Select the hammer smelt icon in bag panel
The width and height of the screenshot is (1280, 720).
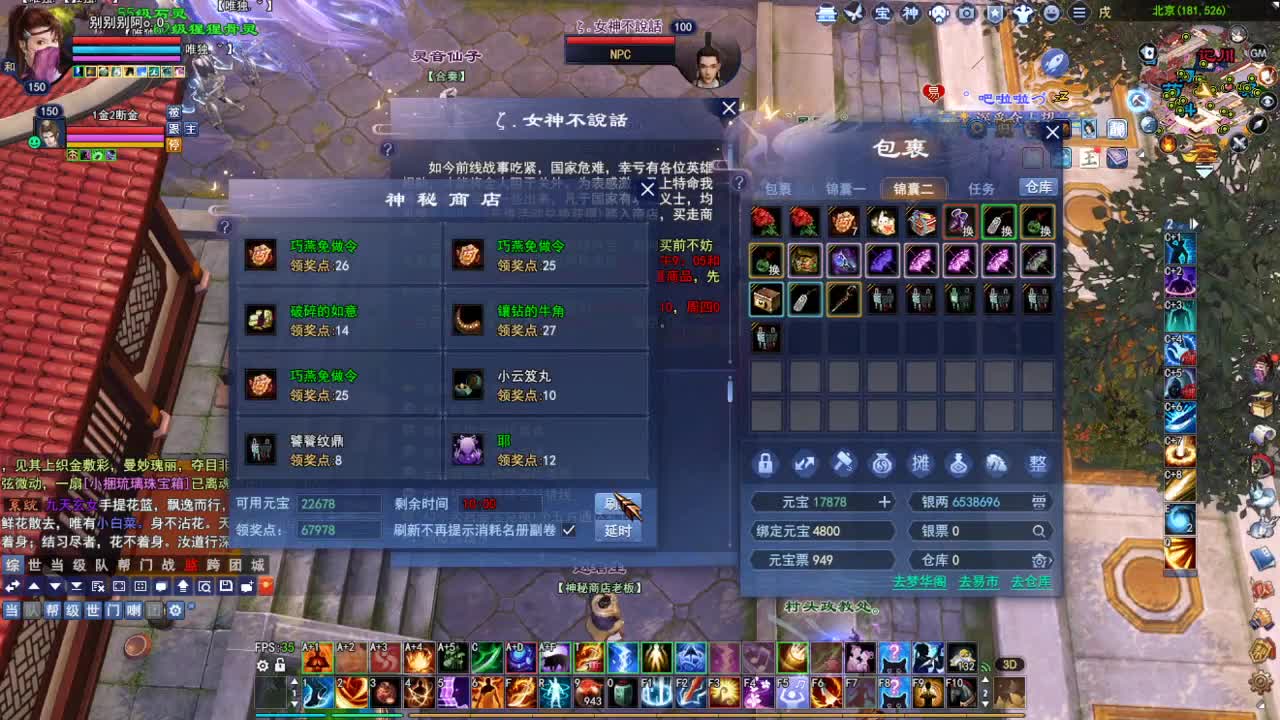pos(844,463)
